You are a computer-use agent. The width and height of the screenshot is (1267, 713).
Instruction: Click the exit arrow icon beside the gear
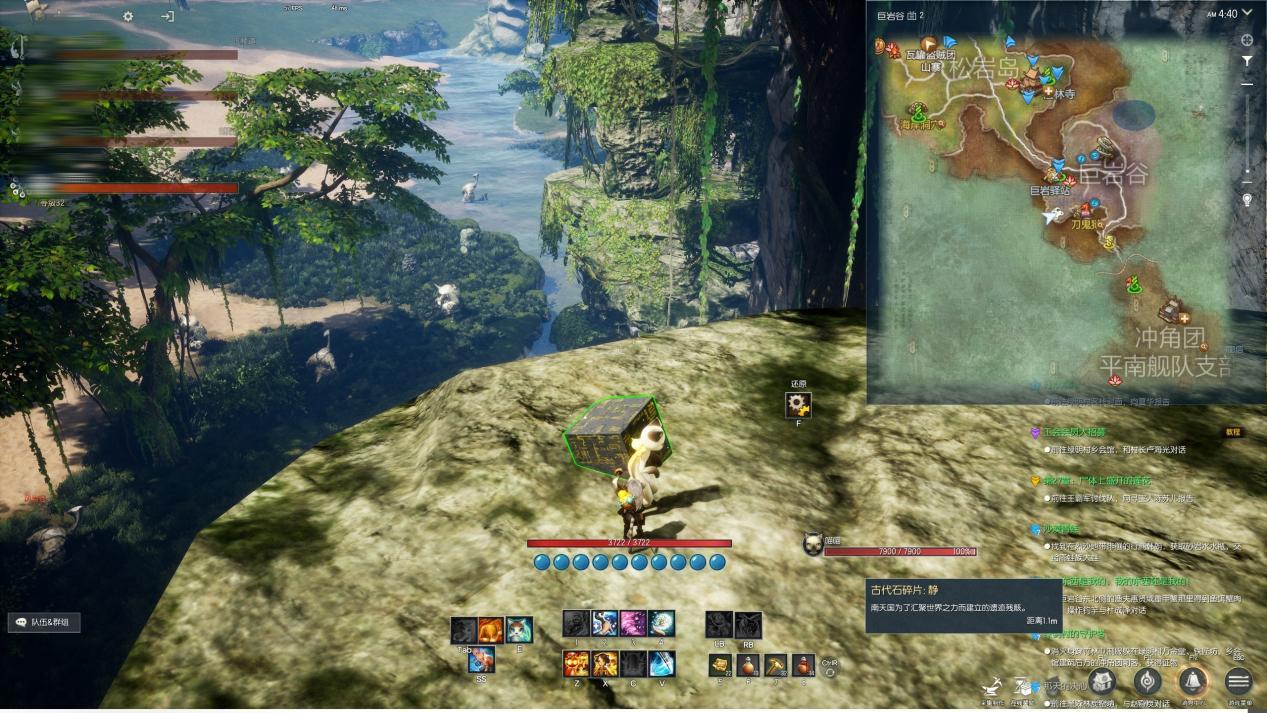point(167,16)
